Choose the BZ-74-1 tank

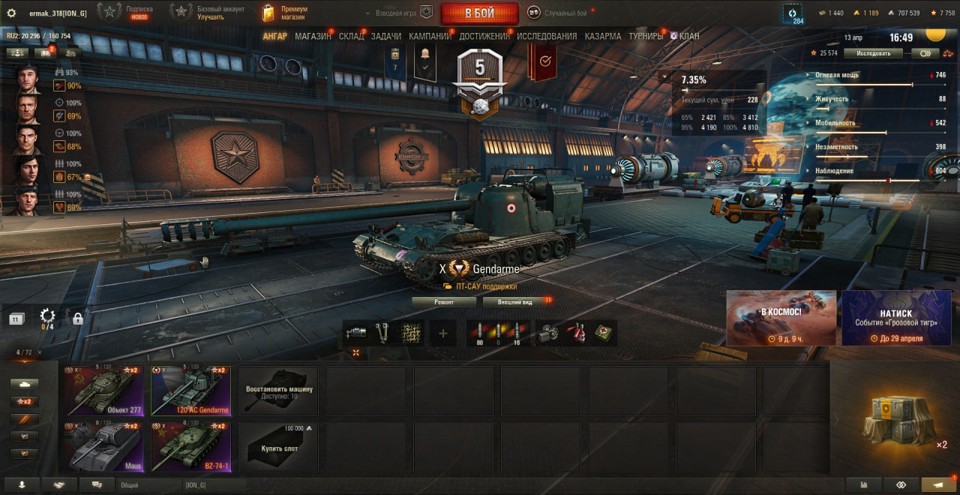point(191,446)
